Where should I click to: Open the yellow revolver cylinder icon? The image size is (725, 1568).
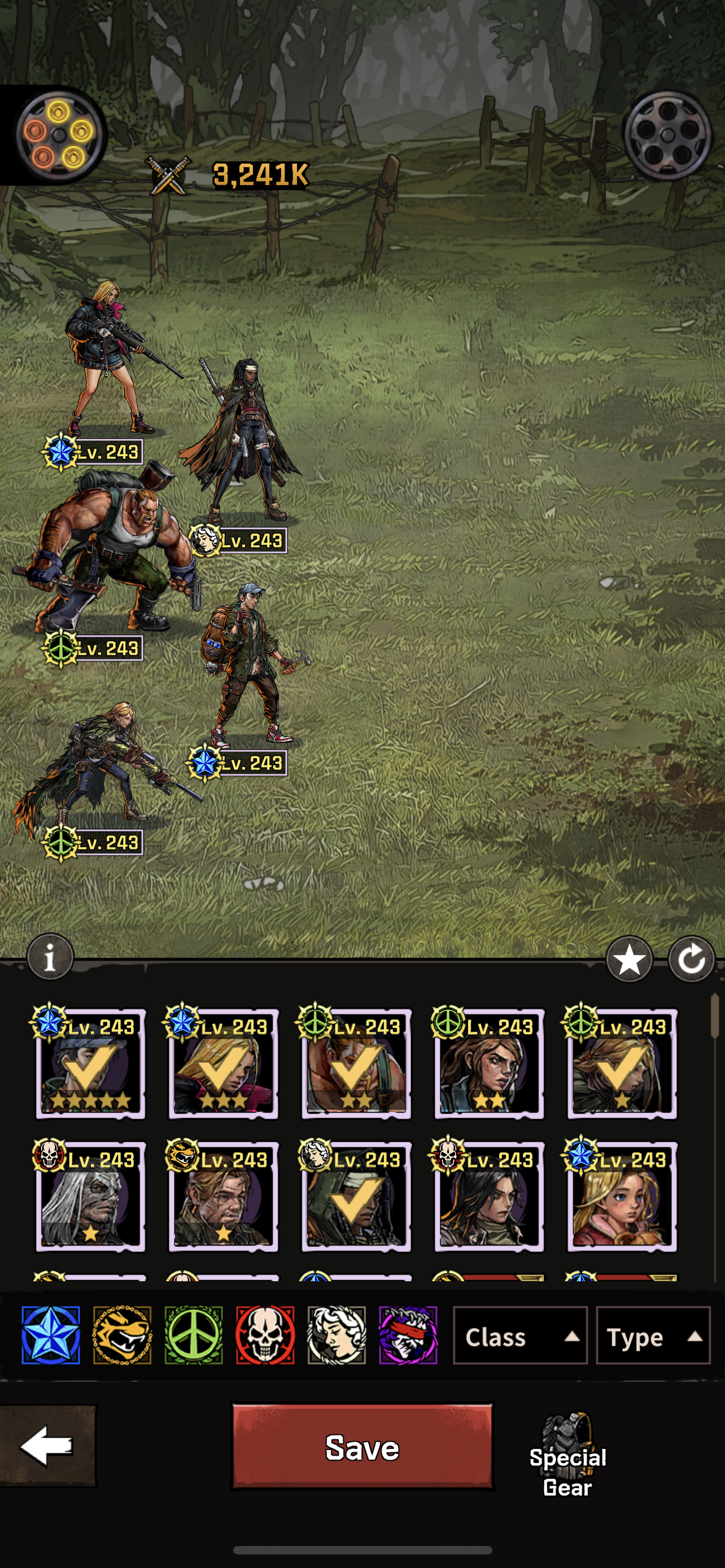tap(57, 135)
